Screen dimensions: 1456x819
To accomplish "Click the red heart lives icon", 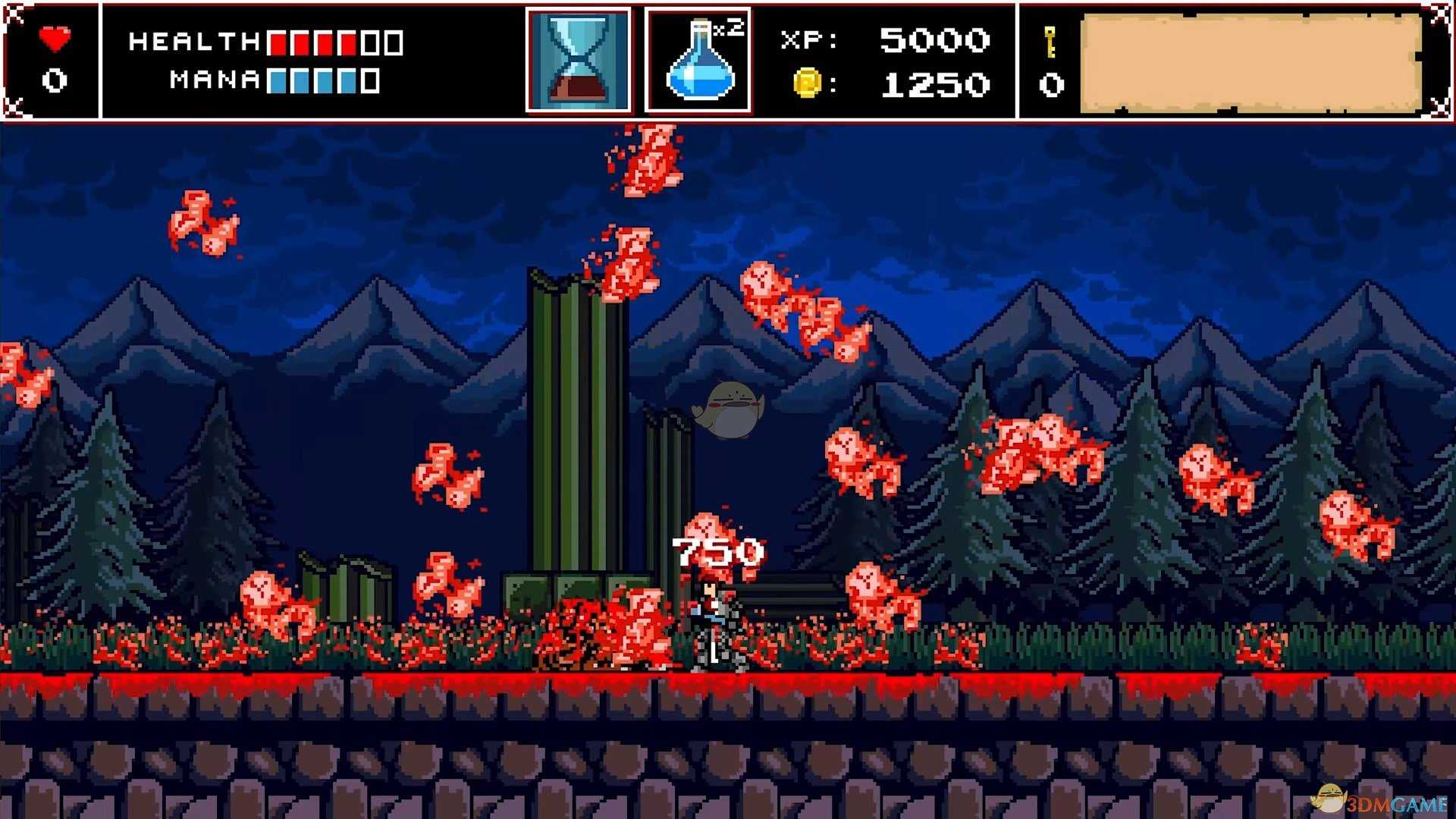I will pyautogui.click(x=55, y=38).
